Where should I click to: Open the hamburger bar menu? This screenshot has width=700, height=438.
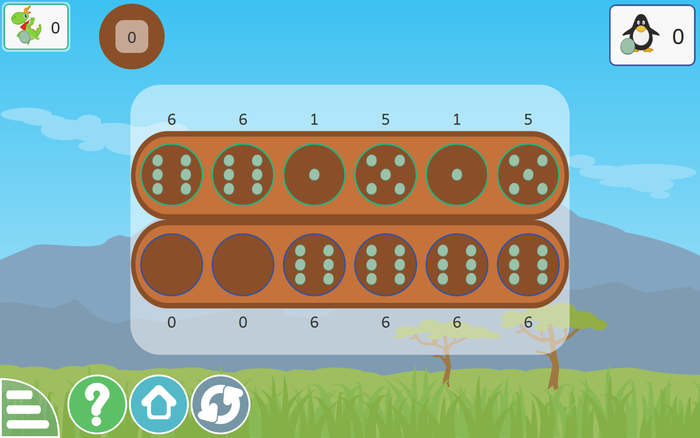tap(22, 410)
